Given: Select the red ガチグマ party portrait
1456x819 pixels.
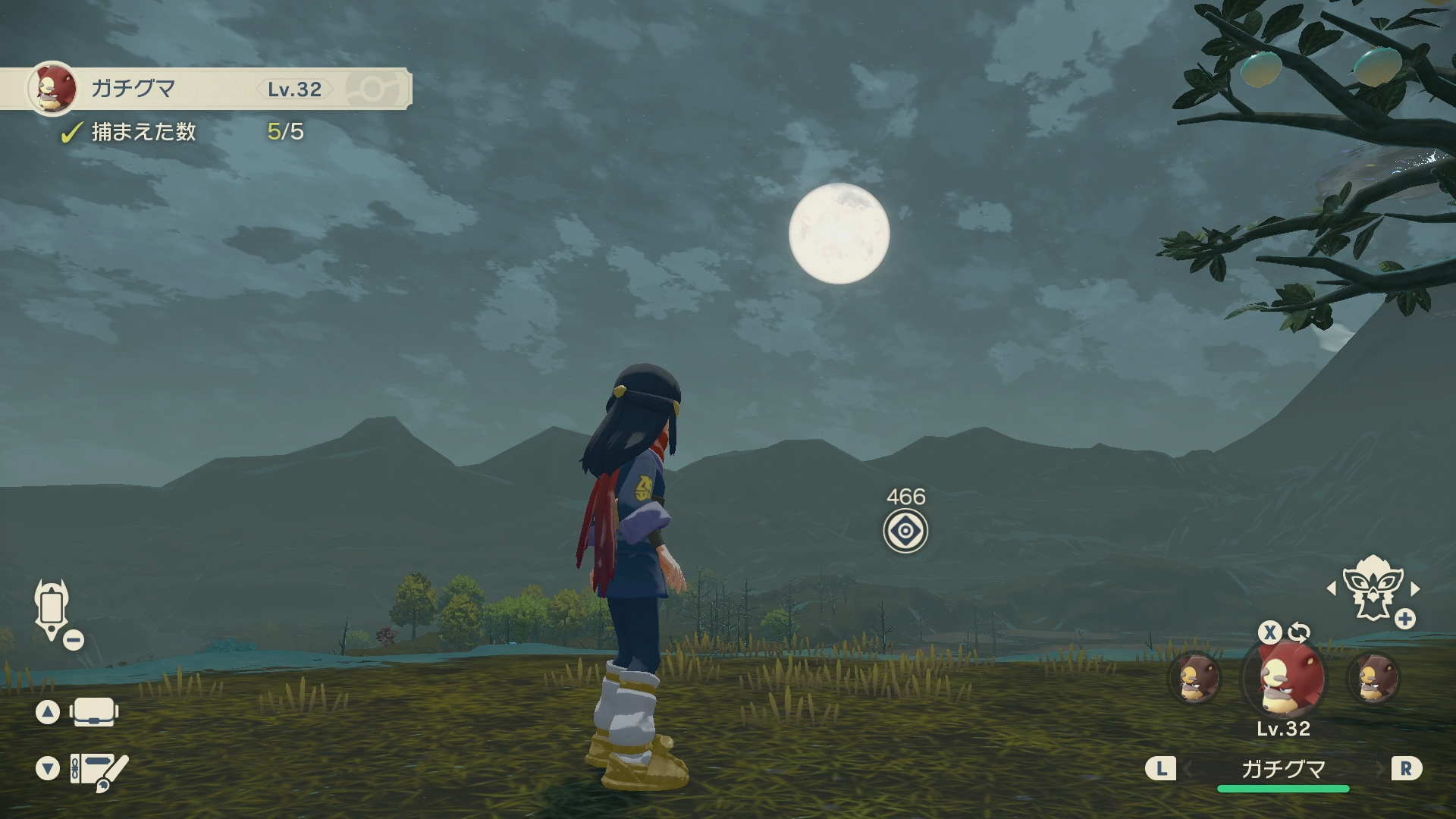Looking at the screenshot, I should [1284, 679].
